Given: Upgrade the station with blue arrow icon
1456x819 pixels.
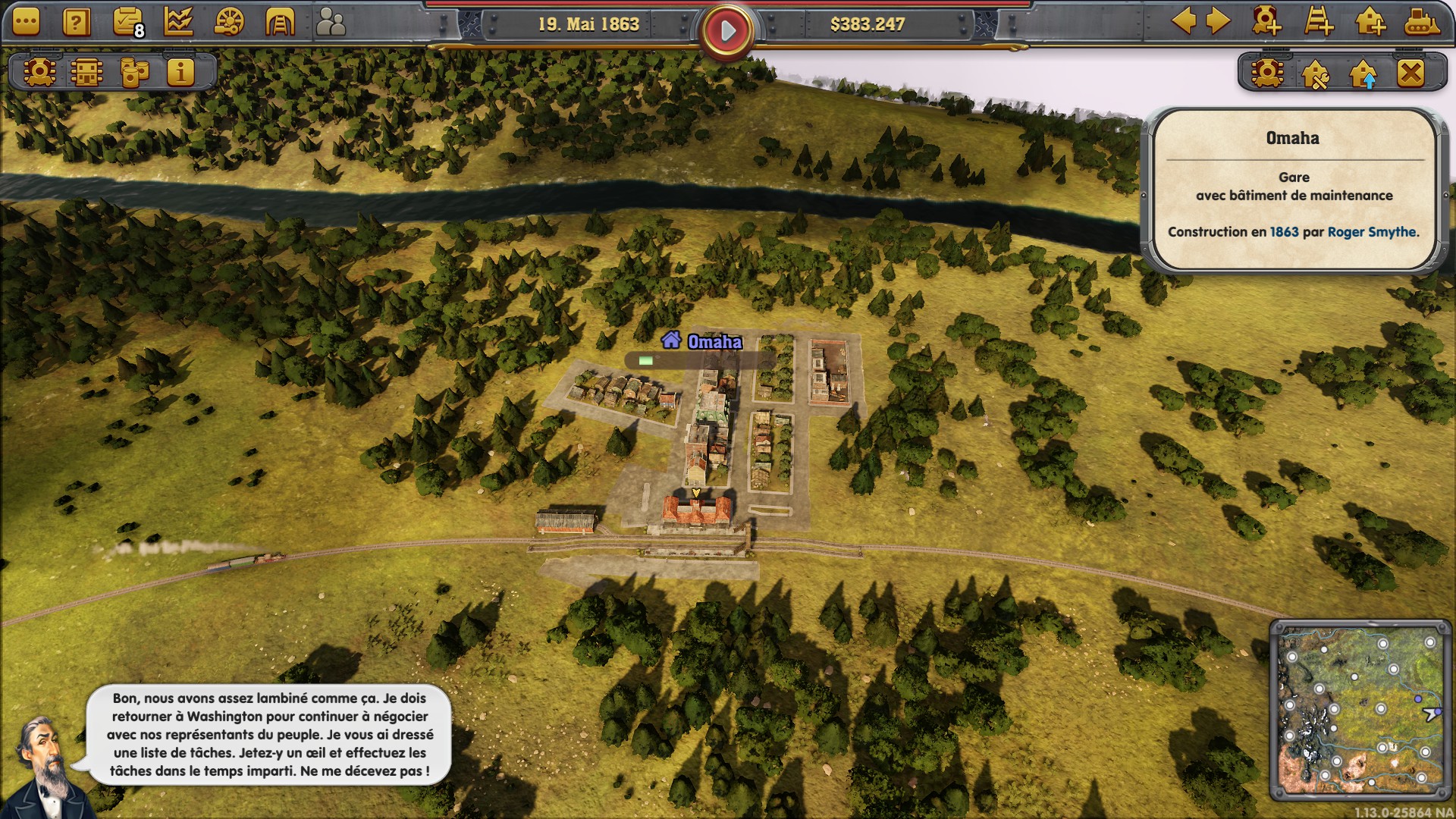Looking at the screenshot, I should [x=1363, y=74].
